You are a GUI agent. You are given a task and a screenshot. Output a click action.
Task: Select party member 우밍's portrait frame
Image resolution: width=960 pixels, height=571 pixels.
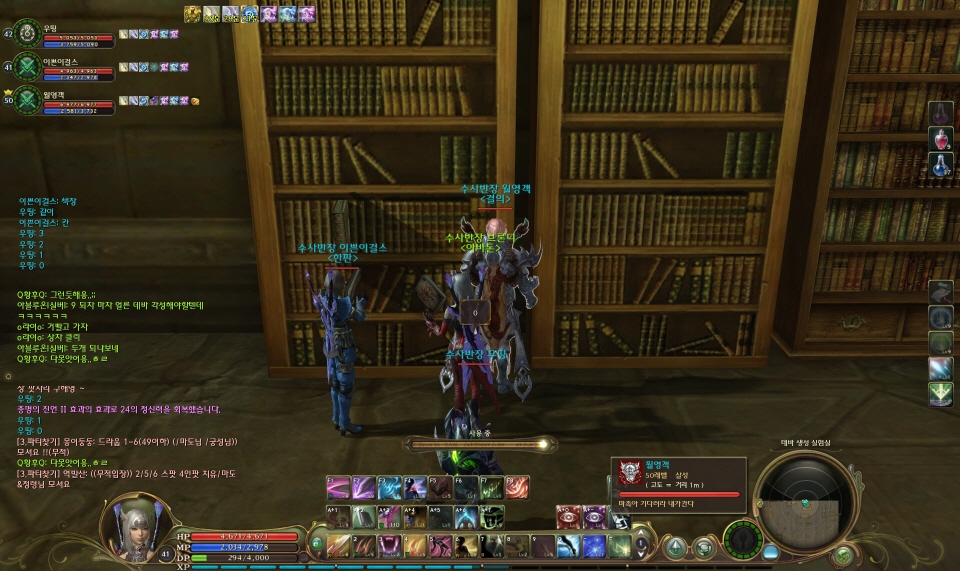[x=27, y=34]
